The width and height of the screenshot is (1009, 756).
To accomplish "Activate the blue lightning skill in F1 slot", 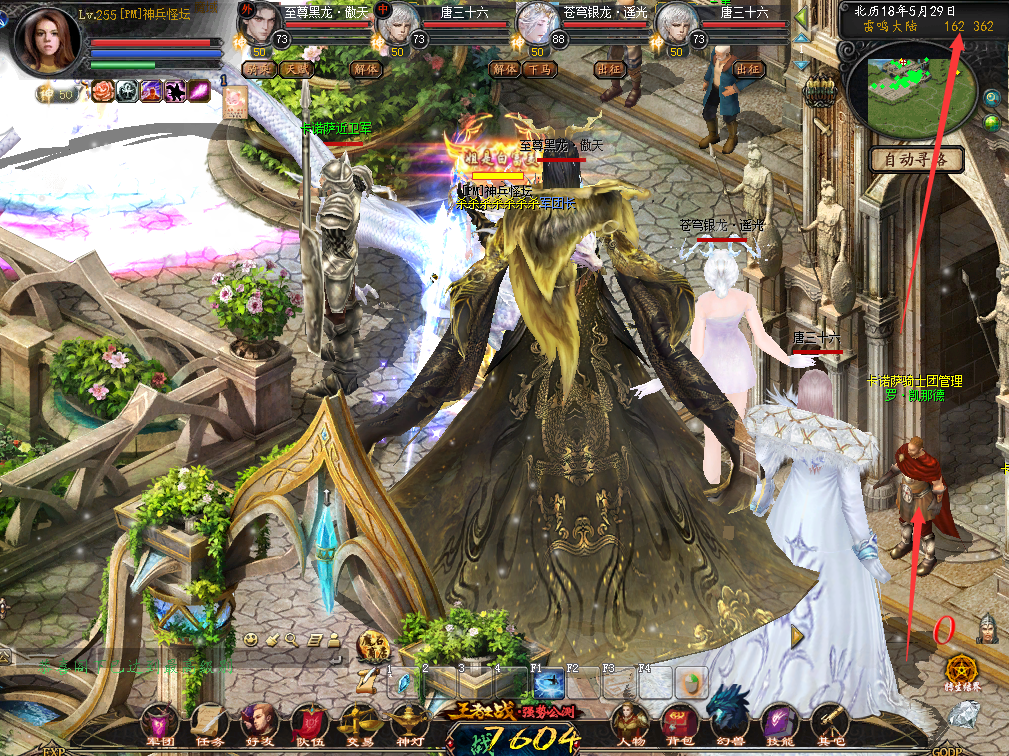I will tap(548, 683).
